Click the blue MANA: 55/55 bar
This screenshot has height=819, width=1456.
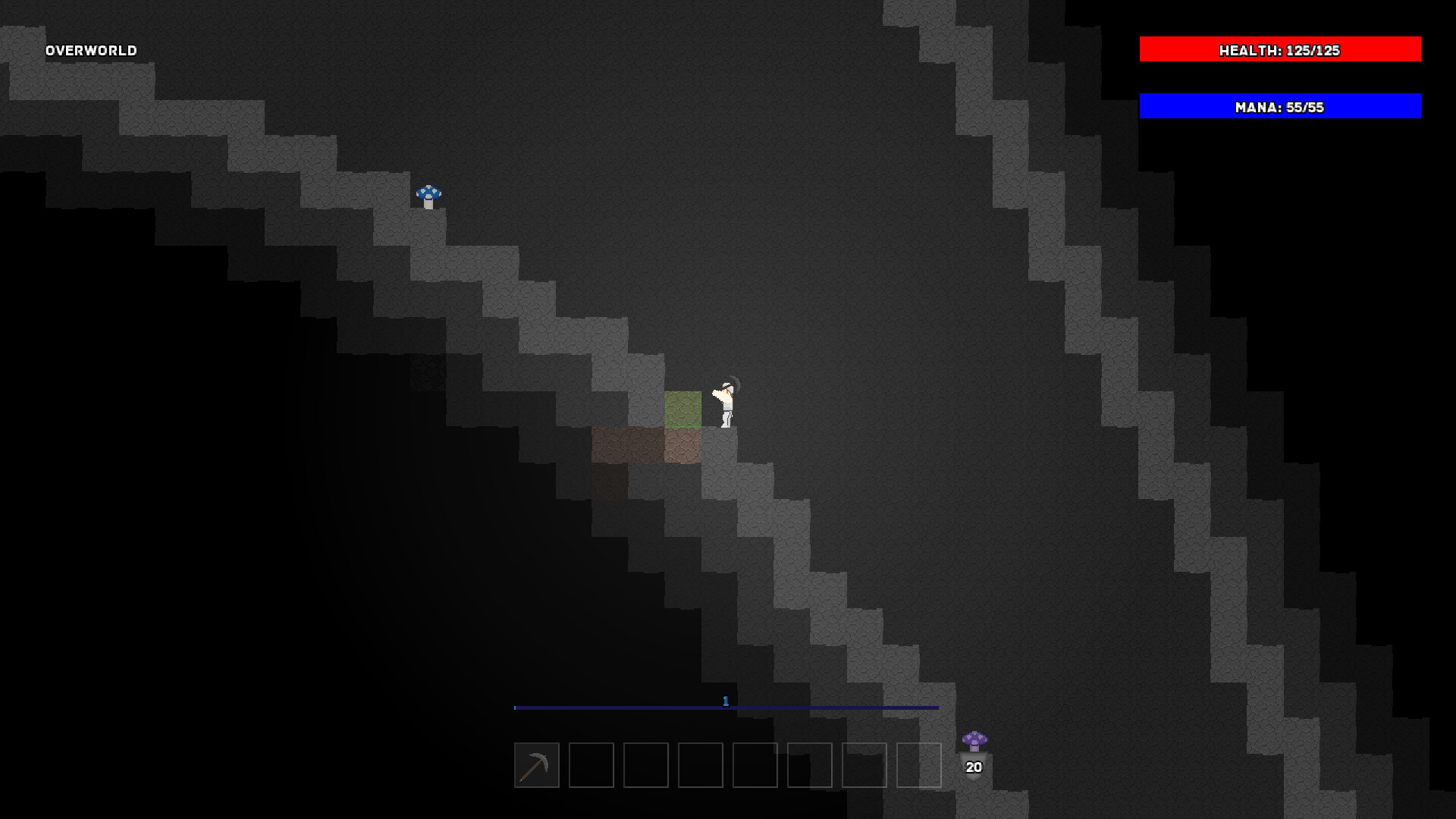(1279, 106)
